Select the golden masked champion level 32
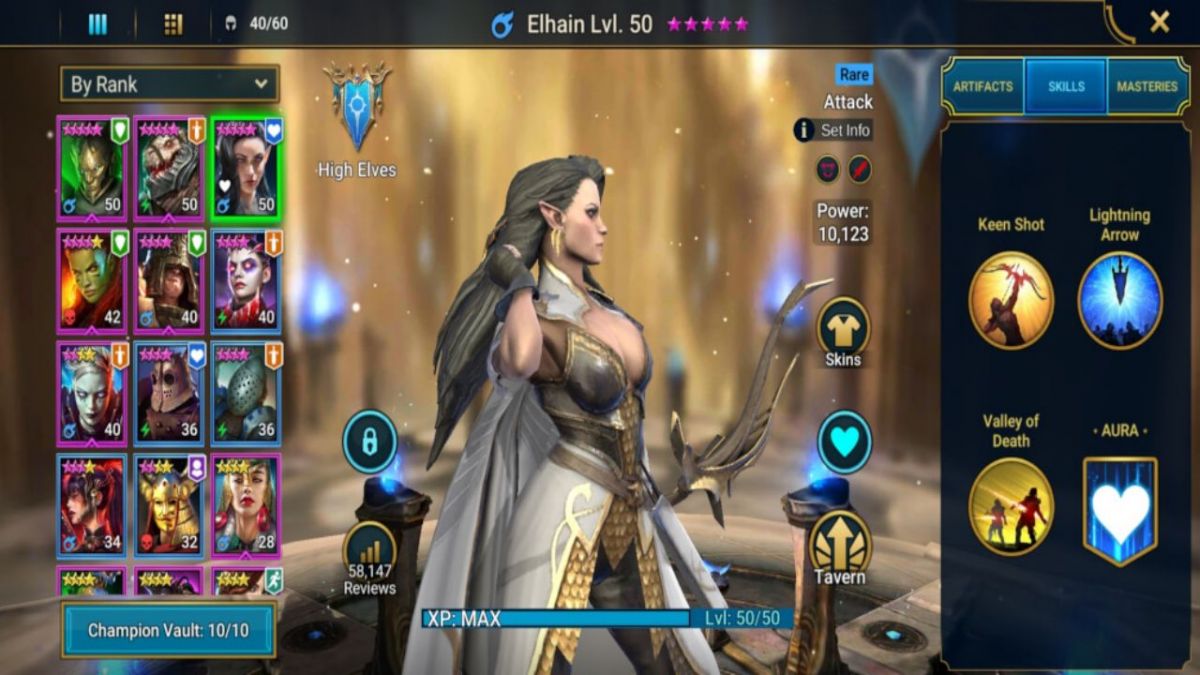 (x=169, y=506)
